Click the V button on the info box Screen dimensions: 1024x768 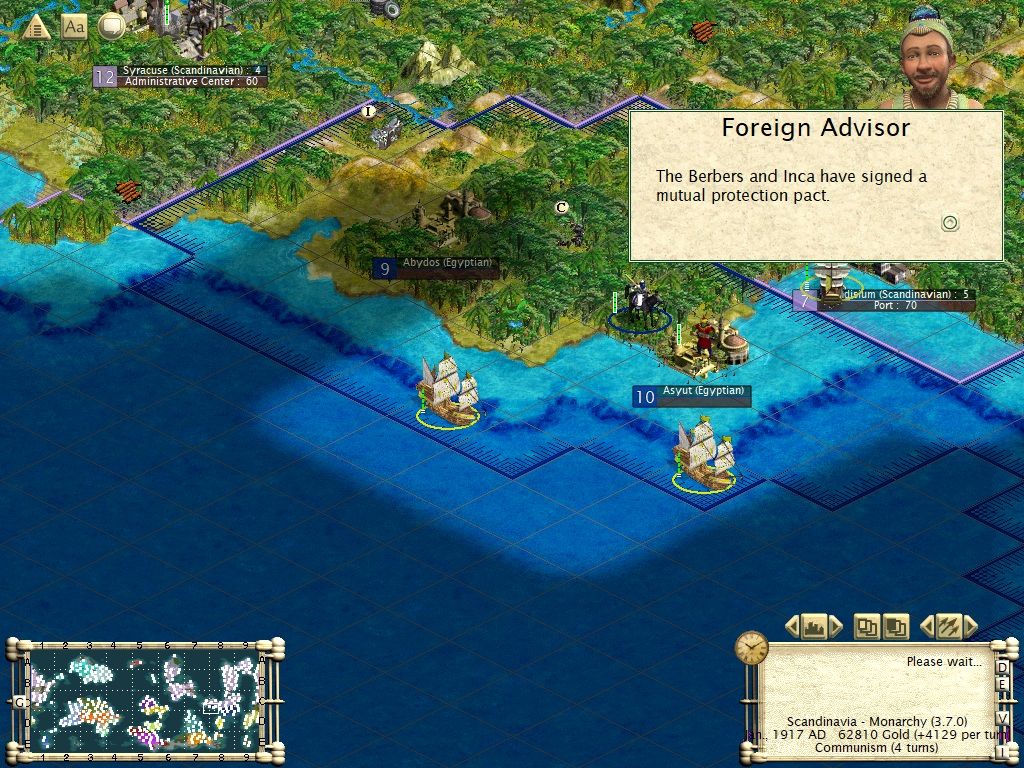pyautogui.click(x=1002, y=718)
